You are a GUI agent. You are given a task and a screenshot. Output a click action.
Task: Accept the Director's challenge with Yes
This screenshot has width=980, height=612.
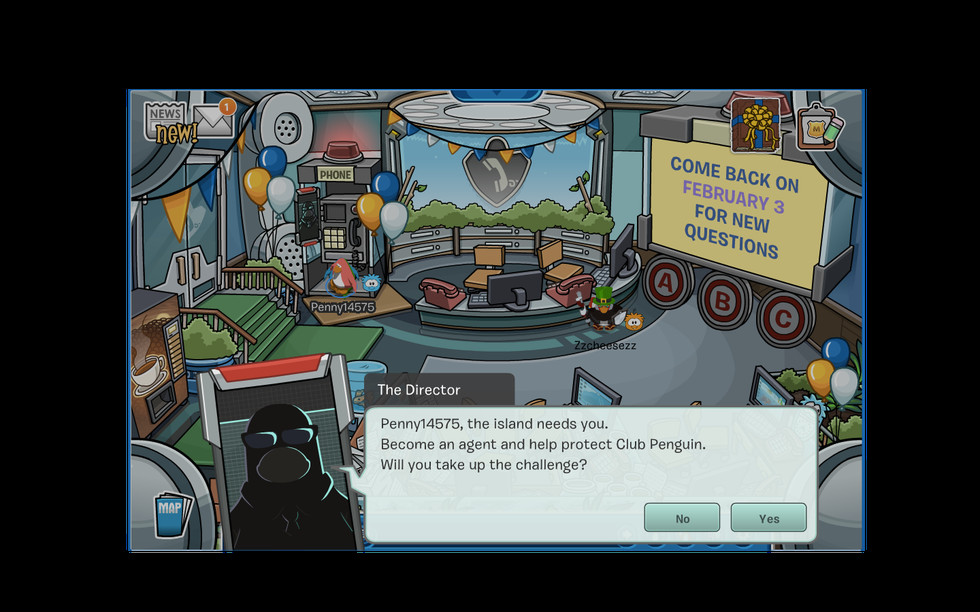pos(768,518)
